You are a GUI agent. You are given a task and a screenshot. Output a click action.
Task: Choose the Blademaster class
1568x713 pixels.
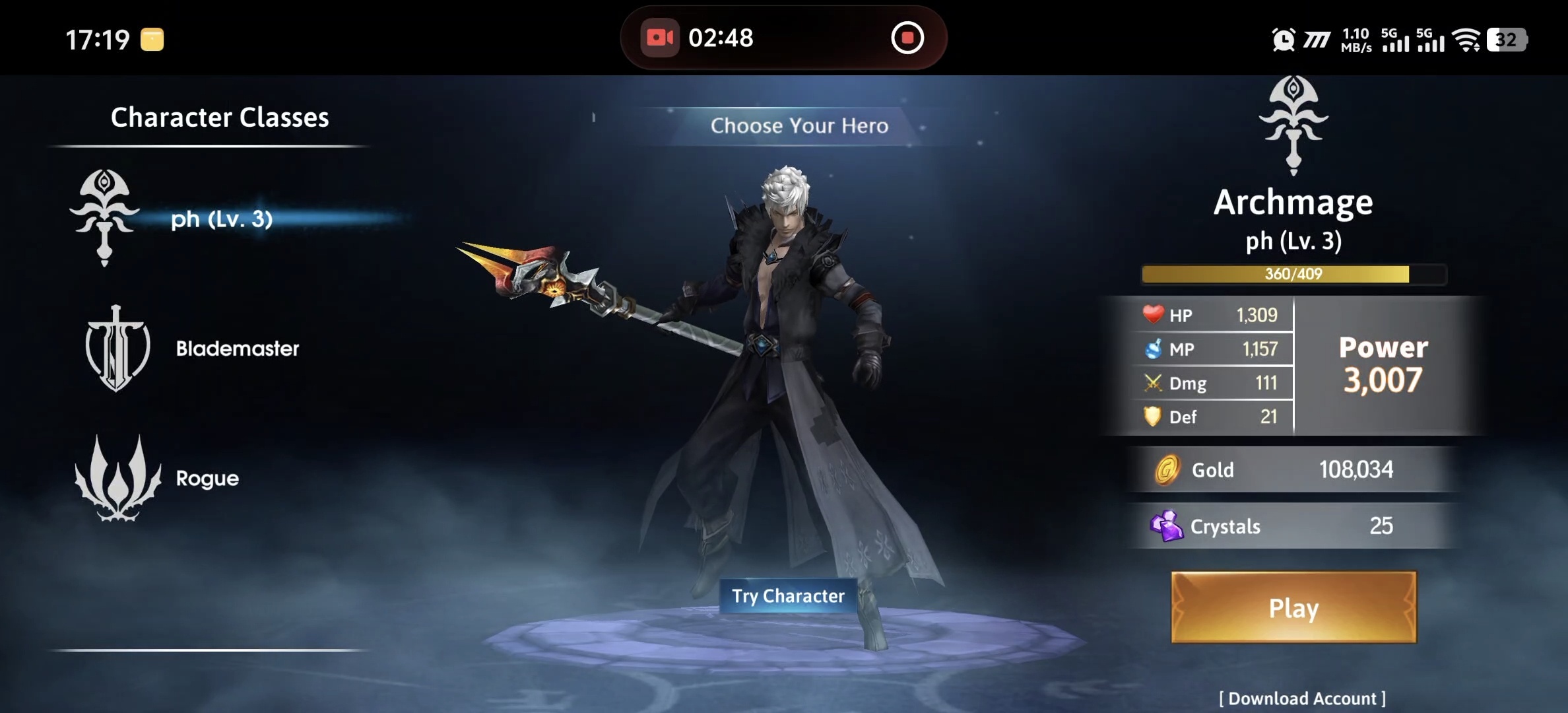(x=236, y=349)
